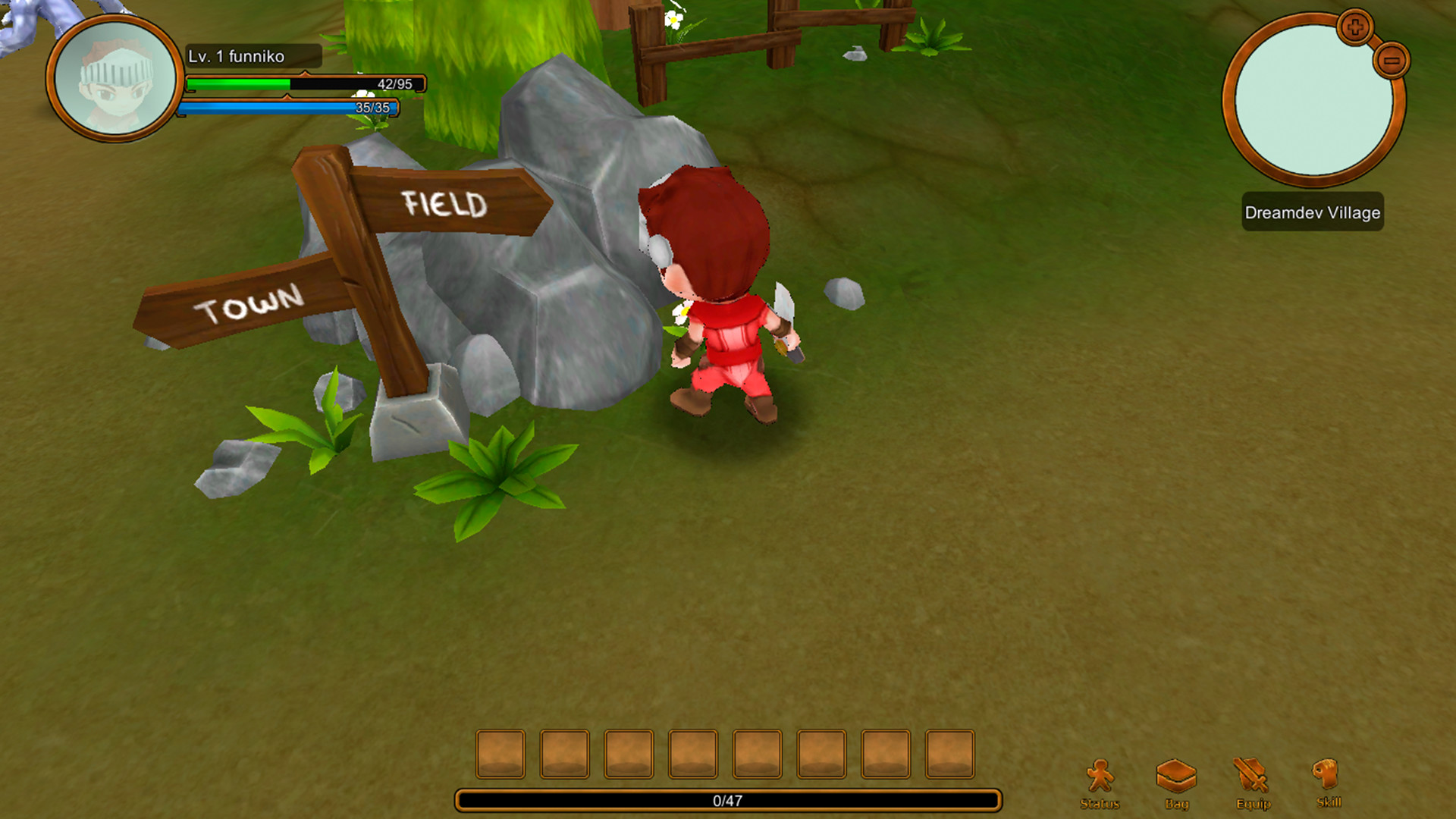1456x819 pixels.
Task: Open the Status panel
Action: point(1100,773)
